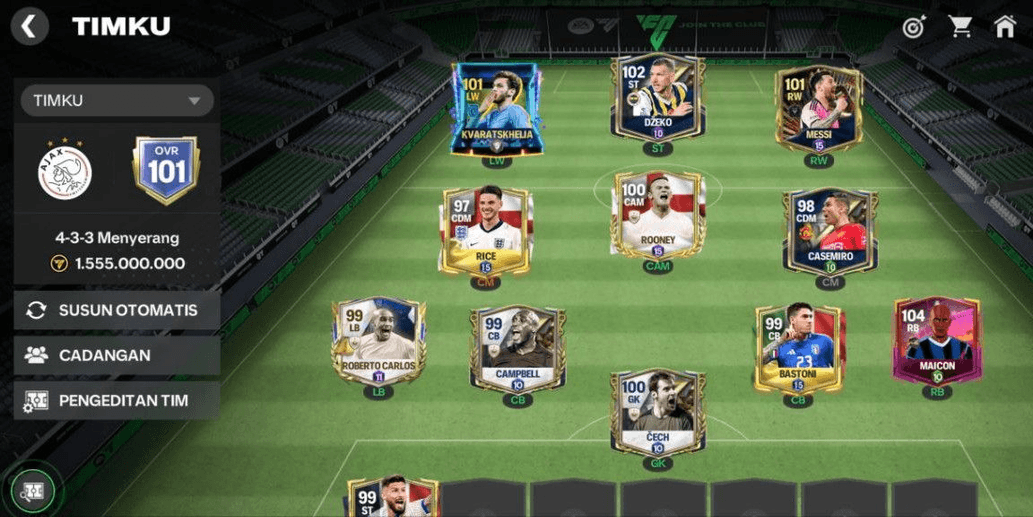This screenshot has height=517, width=1033.
Task: Choose the Roberto Carlos LB card
Action: pyautogui.click(x=379, y=343)
